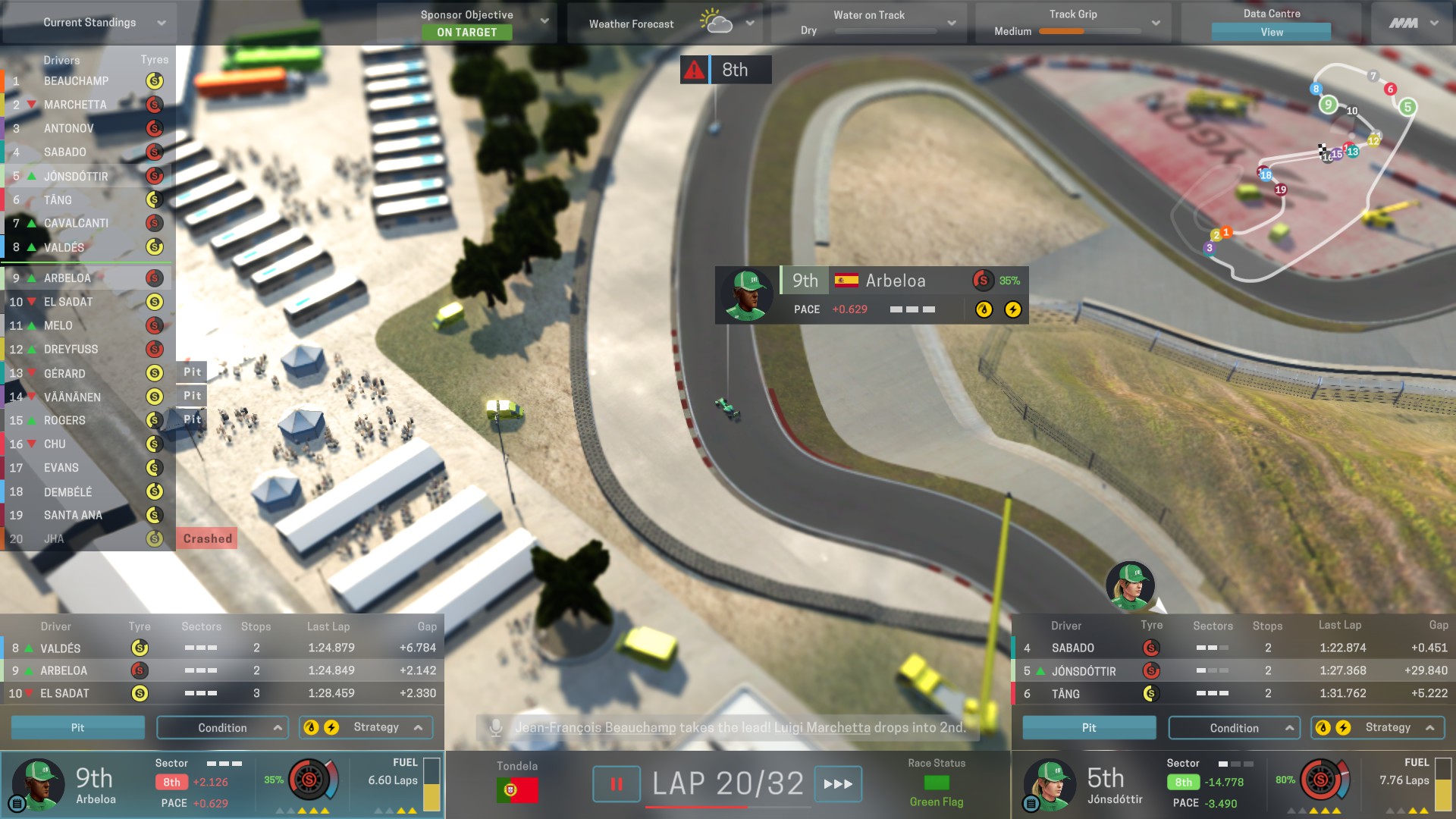
Task: Expand the Track Grip panel
Action: tap(1155, 24)
